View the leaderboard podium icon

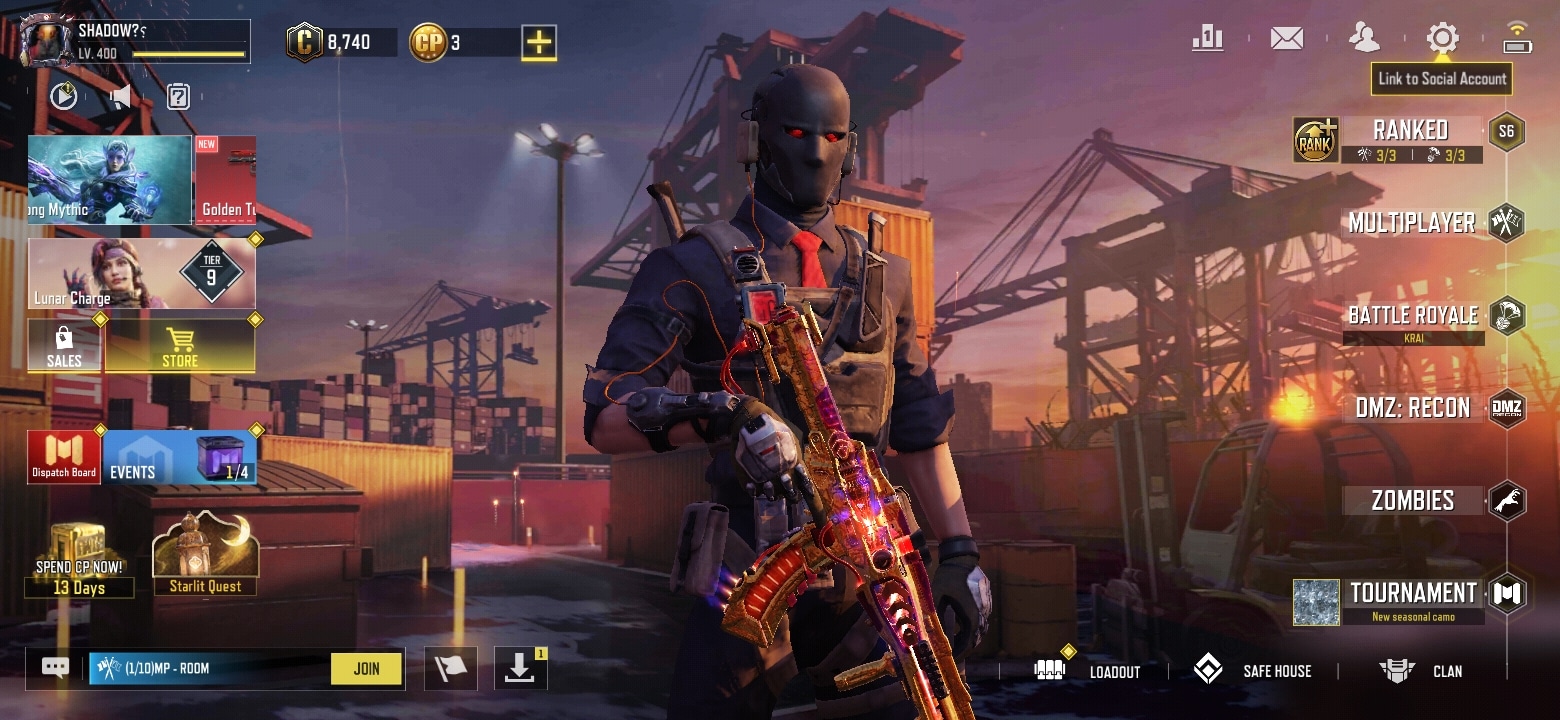coord(1208,39)
